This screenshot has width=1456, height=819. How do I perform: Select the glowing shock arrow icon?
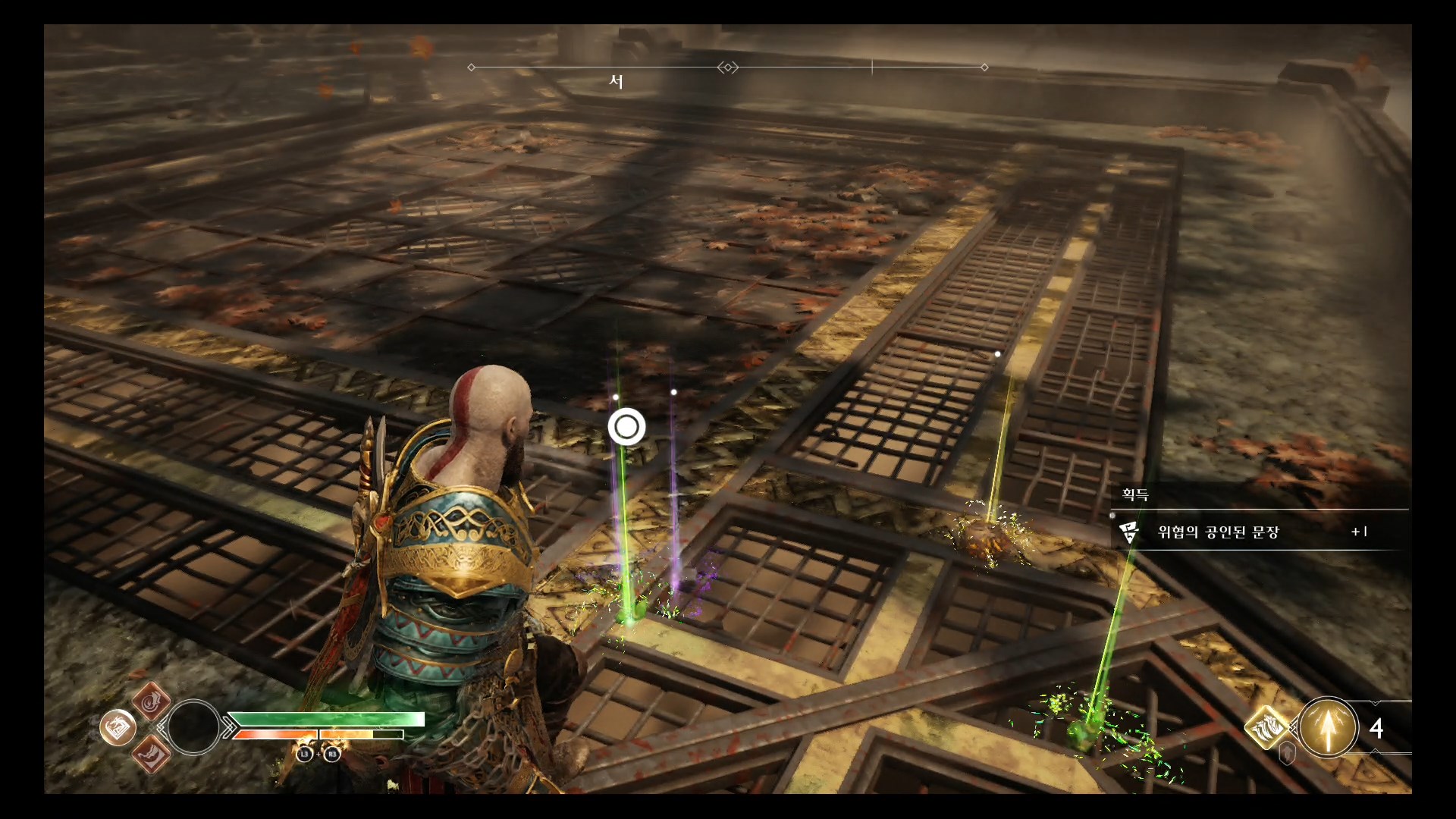point(1327,728)
